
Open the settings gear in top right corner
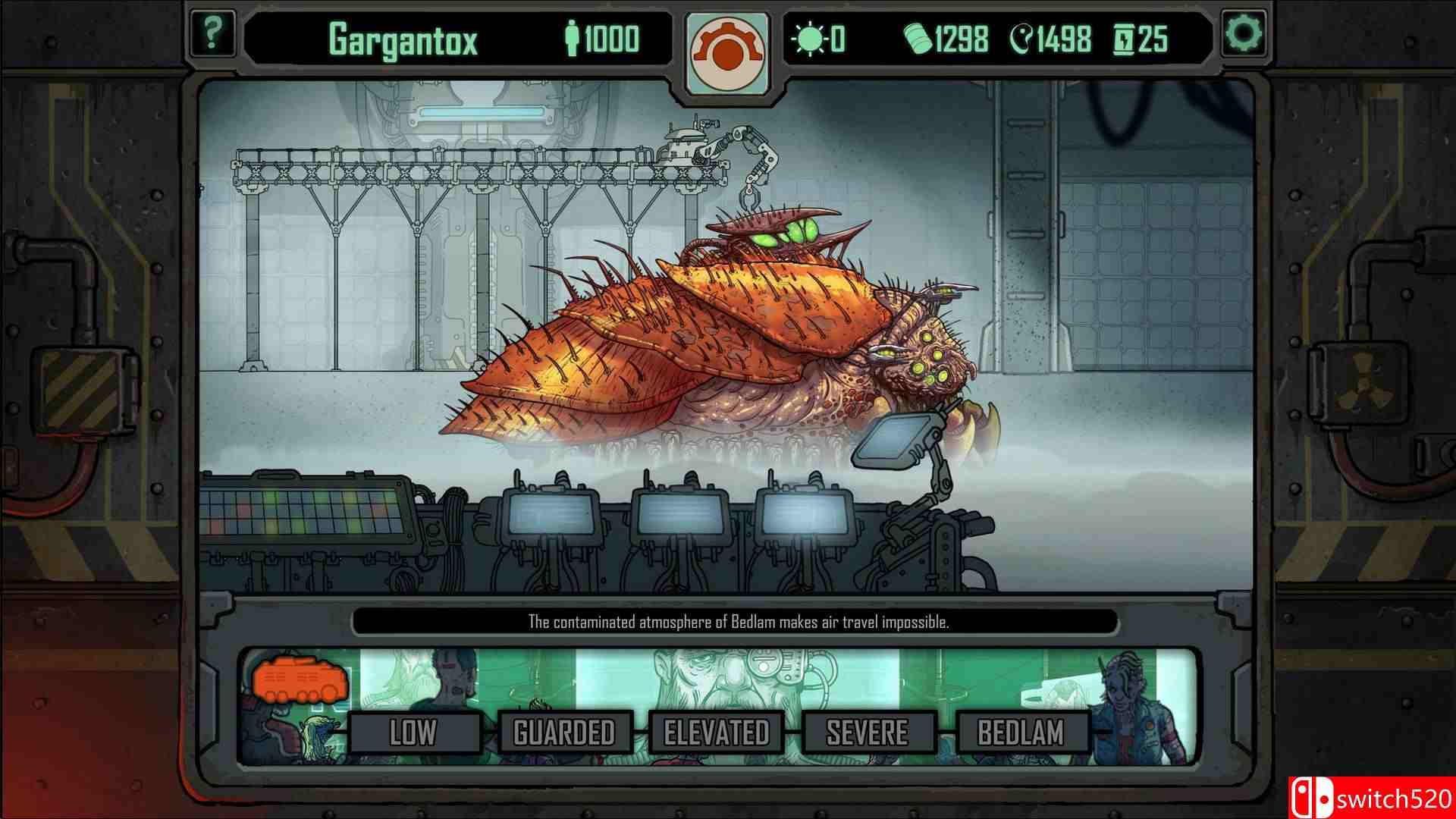(x=1244, y=32)
